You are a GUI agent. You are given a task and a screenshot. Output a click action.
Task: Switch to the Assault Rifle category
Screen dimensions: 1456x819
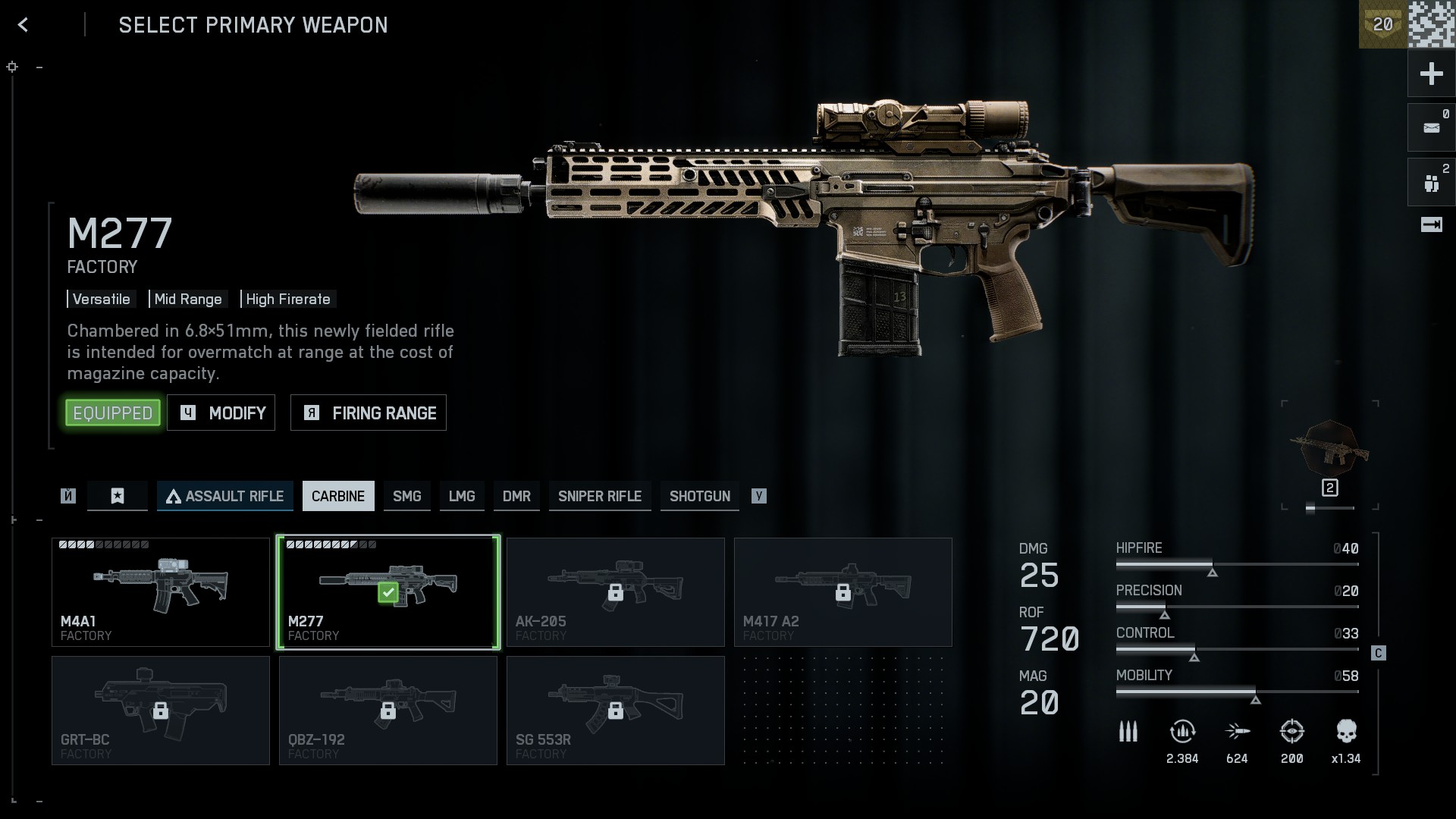tap(225, 496)
